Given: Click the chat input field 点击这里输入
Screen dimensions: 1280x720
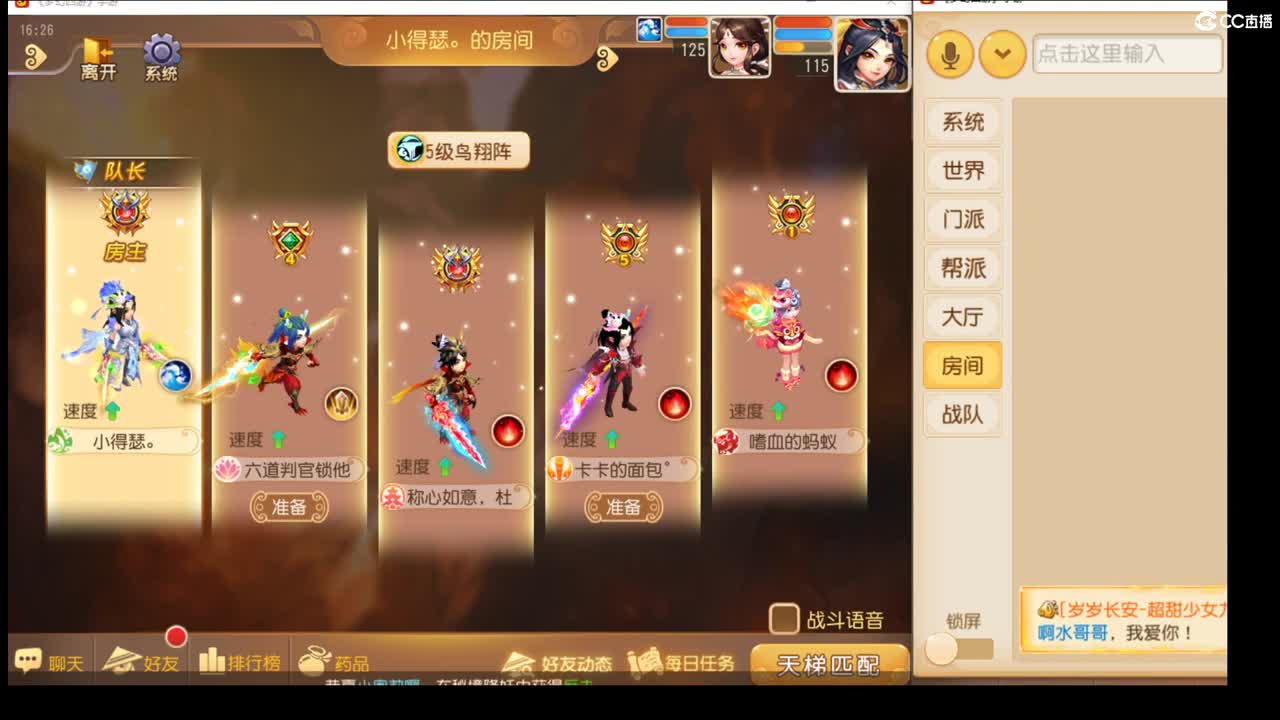Looking at the screenshot, I should pos(1128,54).
